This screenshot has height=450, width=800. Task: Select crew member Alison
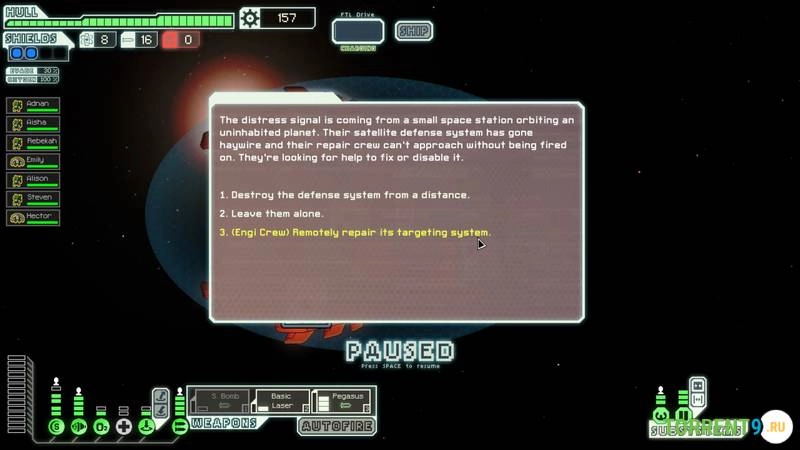coord(33,180)
